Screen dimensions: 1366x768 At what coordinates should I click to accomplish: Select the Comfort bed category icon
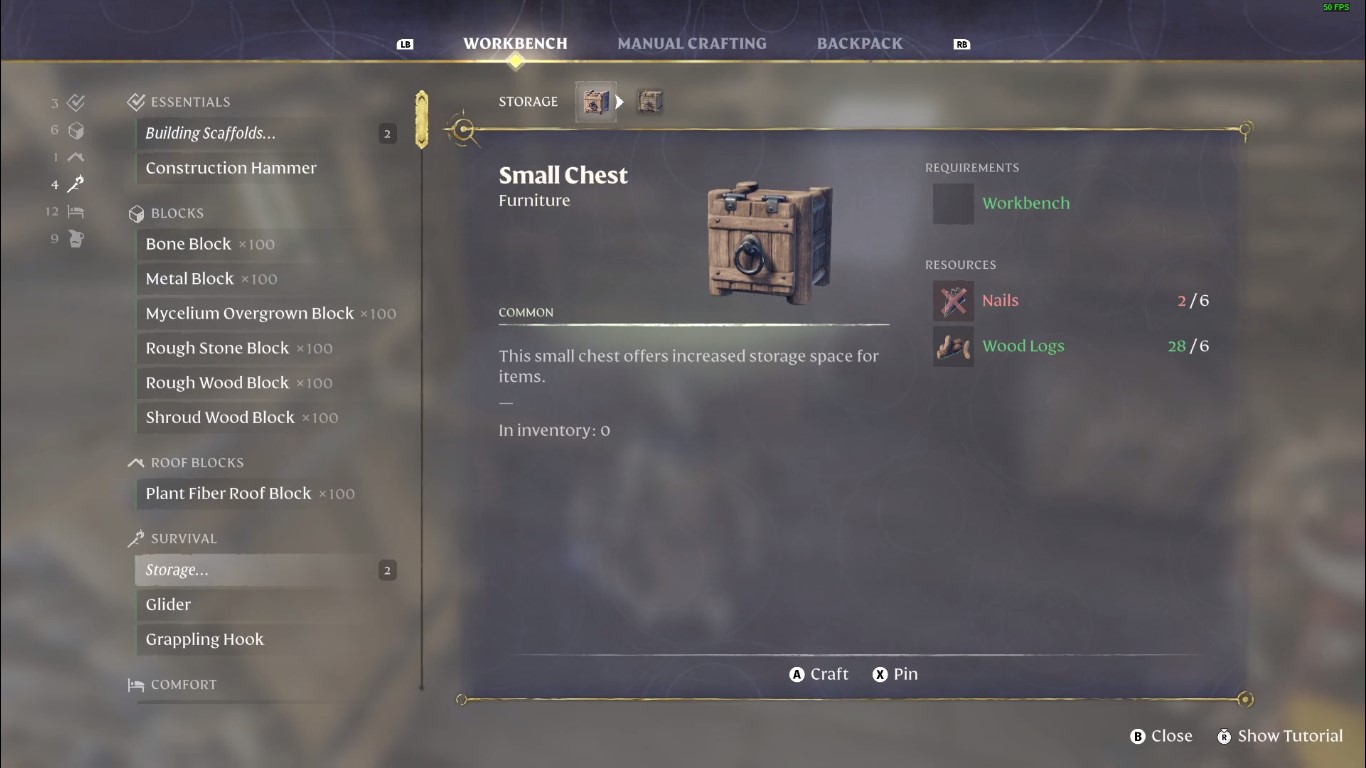click(74, 211)
